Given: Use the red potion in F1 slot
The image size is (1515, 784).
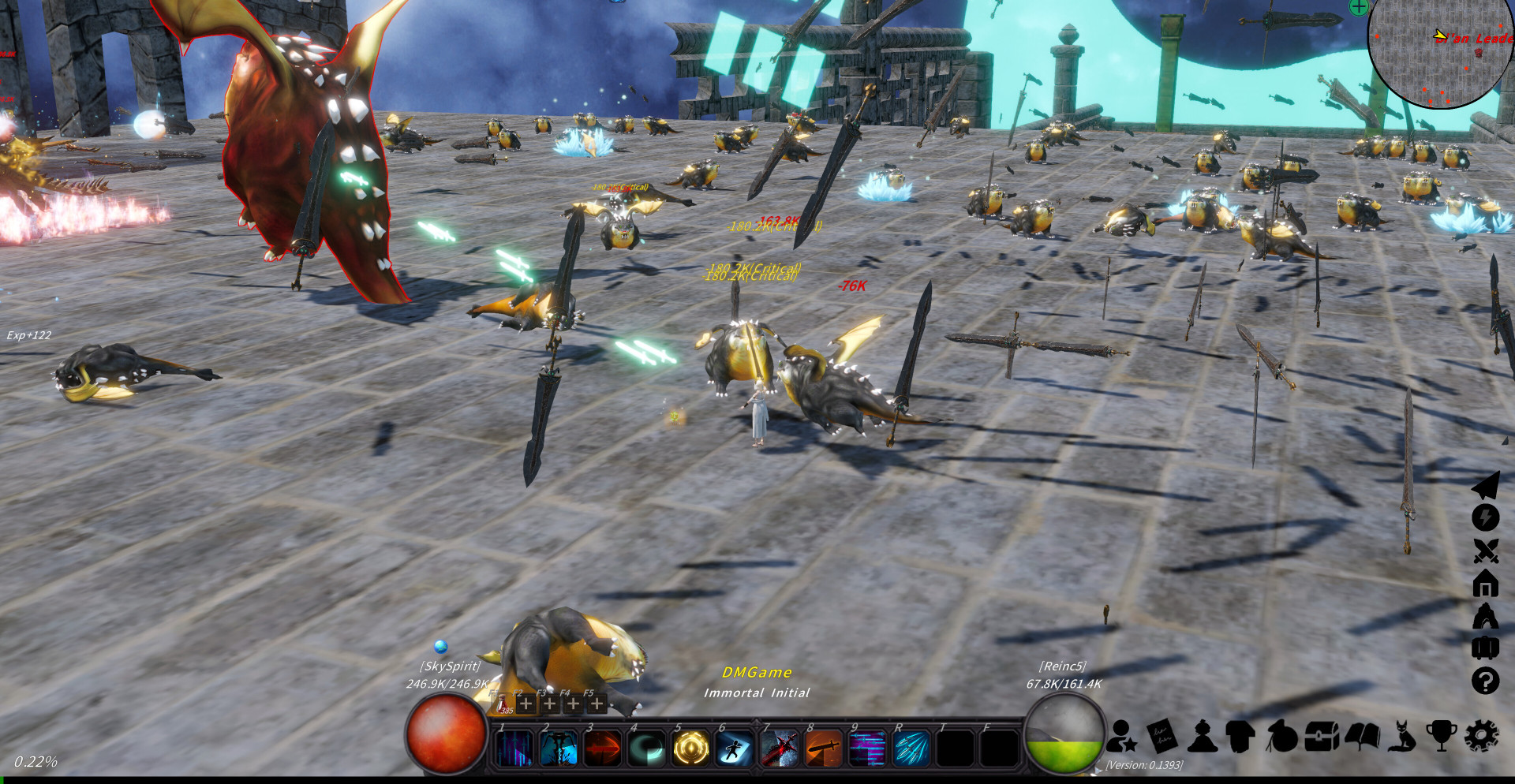Looking at the screenshot, I should 503,703.
